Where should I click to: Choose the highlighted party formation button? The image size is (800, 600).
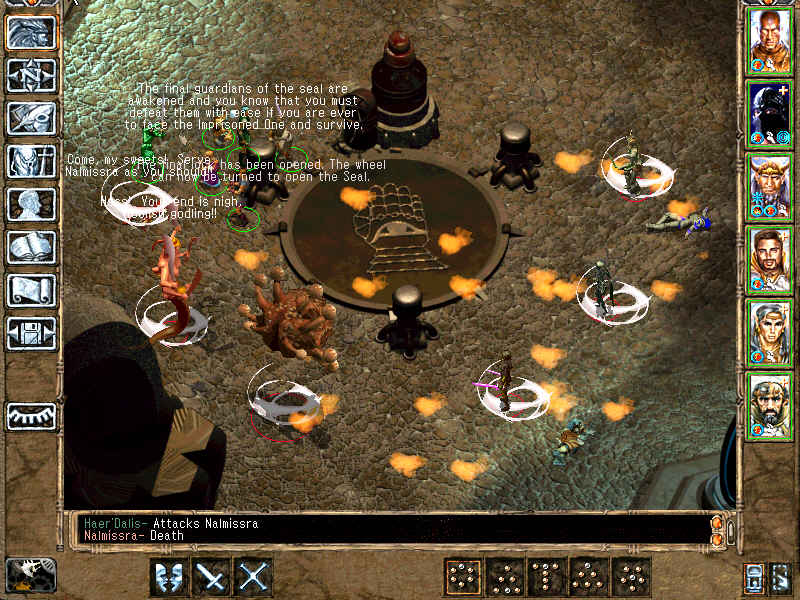[x=462, y=577]
